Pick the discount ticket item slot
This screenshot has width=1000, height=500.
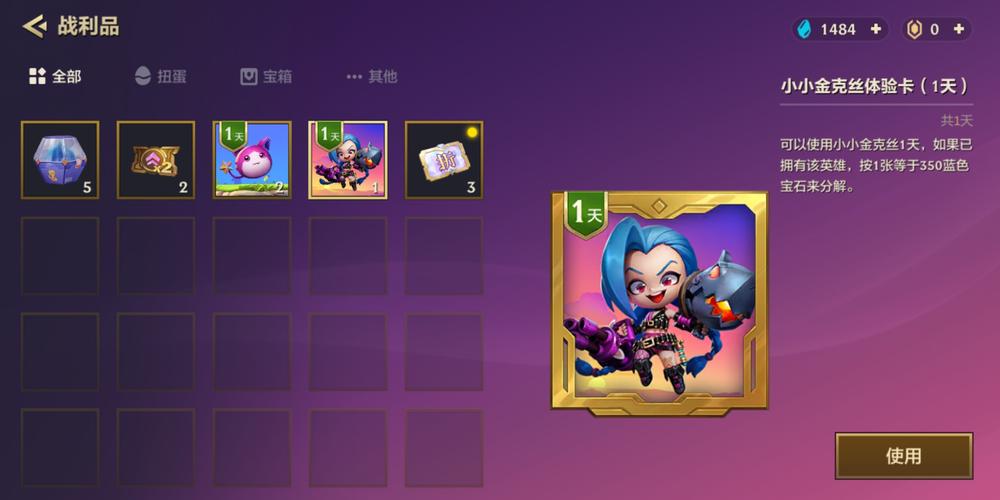point(444,160)
